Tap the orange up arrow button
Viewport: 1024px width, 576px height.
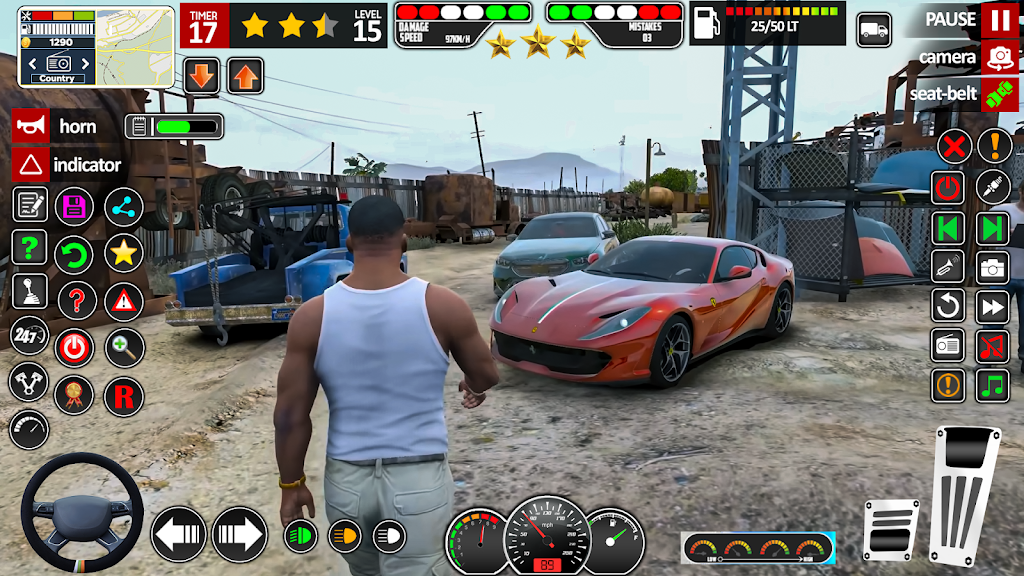pyautogui.click(x=245, y=75)
